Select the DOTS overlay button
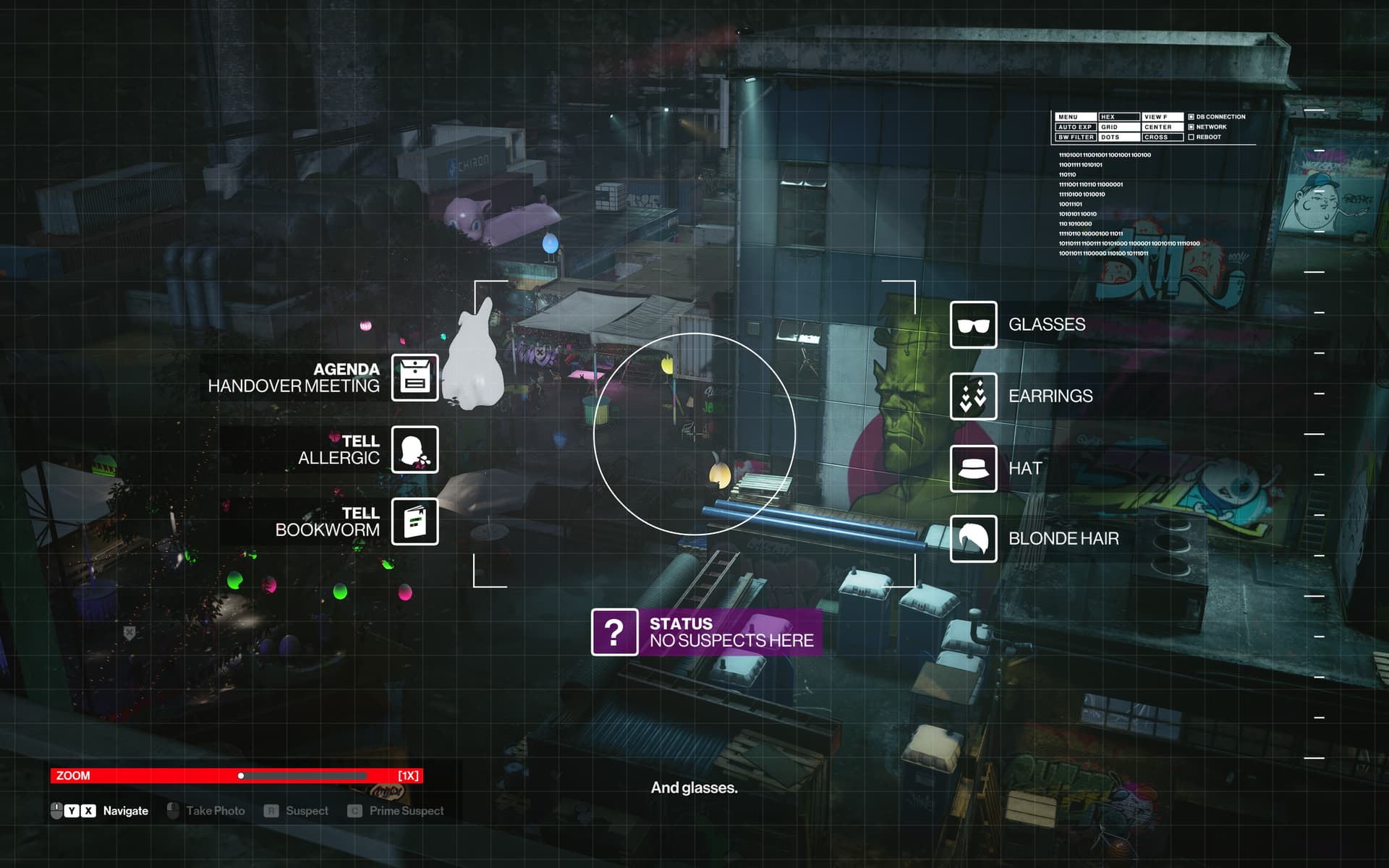Screen dimensions: 1389x868 [1118, 137]
